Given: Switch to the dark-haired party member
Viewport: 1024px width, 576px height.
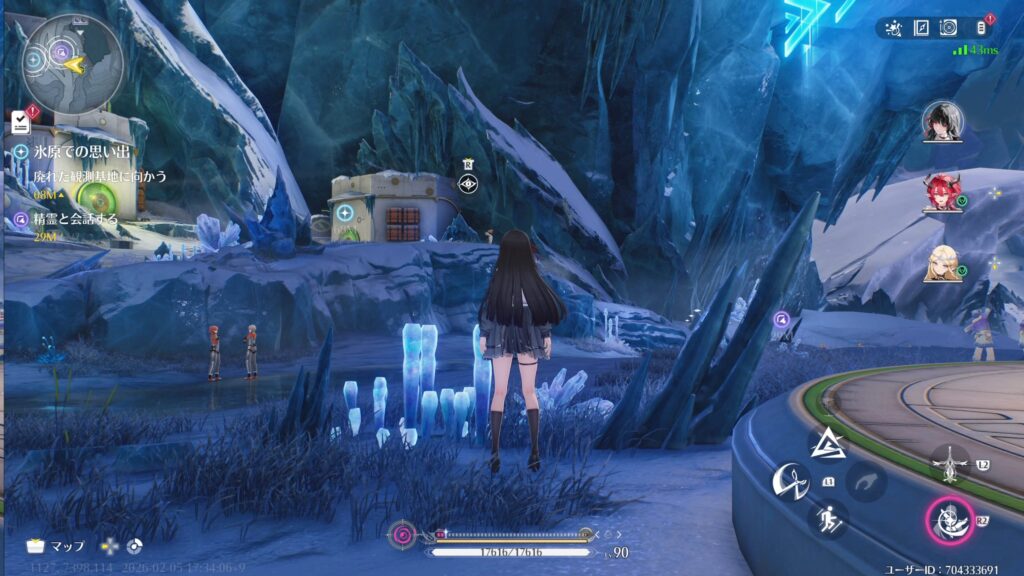Looking at the screenshot, I should click(942, 122).
